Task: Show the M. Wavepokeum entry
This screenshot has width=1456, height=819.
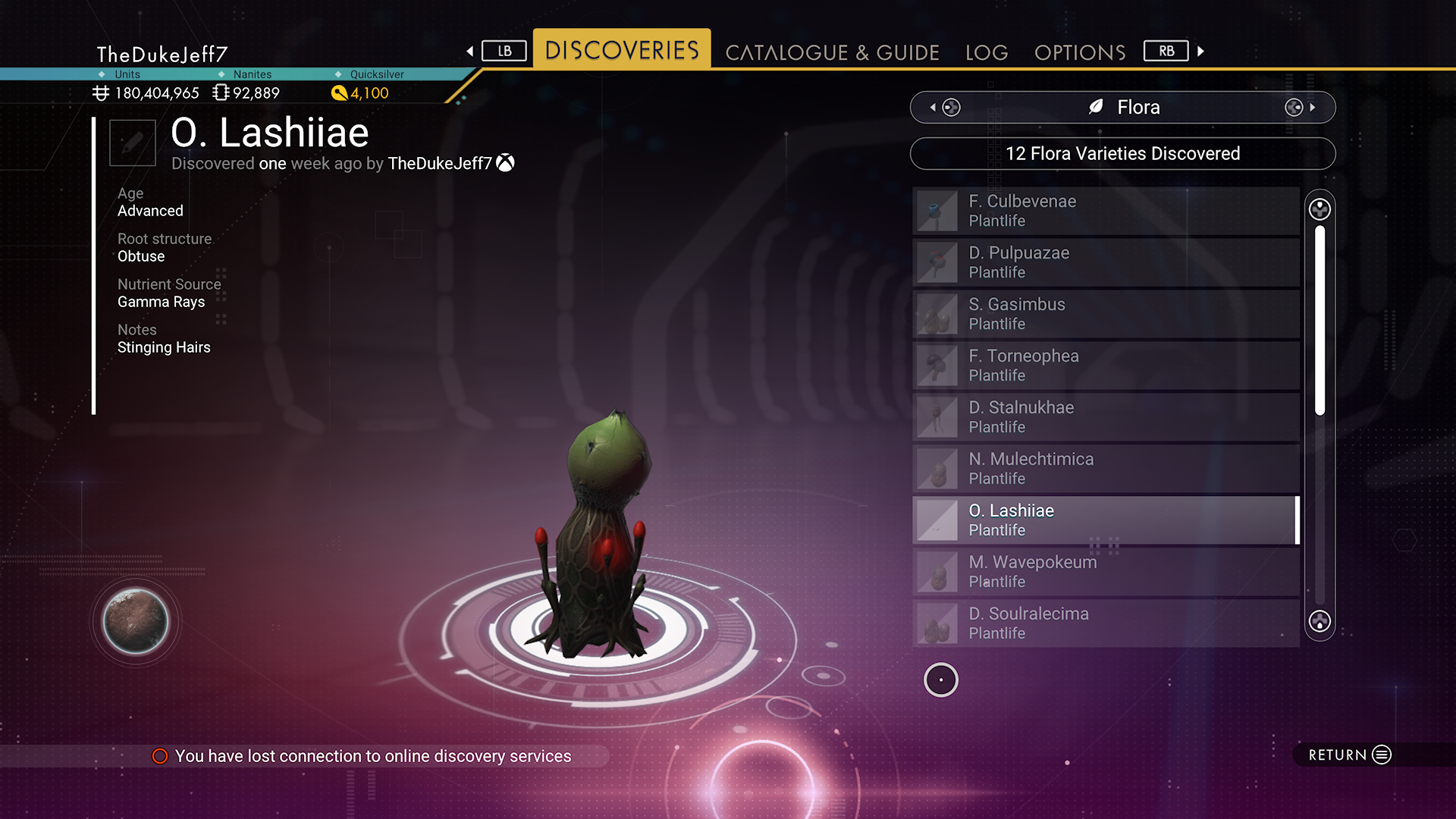Action: click(1106, 572)
